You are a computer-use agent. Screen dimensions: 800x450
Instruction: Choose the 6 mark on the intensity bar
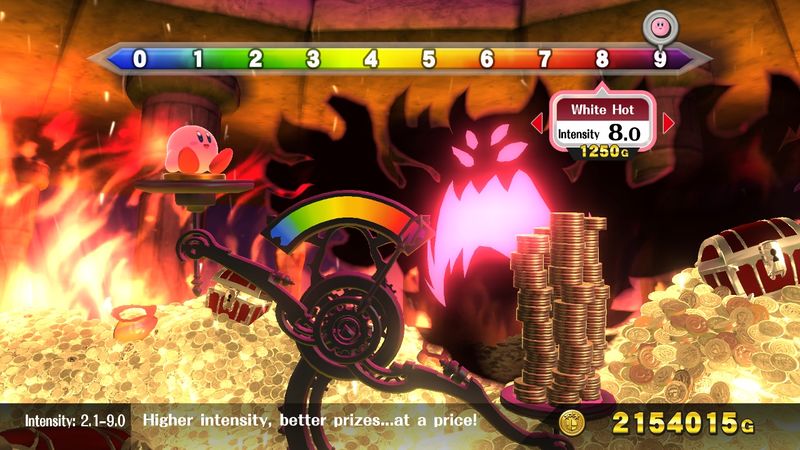487,59
